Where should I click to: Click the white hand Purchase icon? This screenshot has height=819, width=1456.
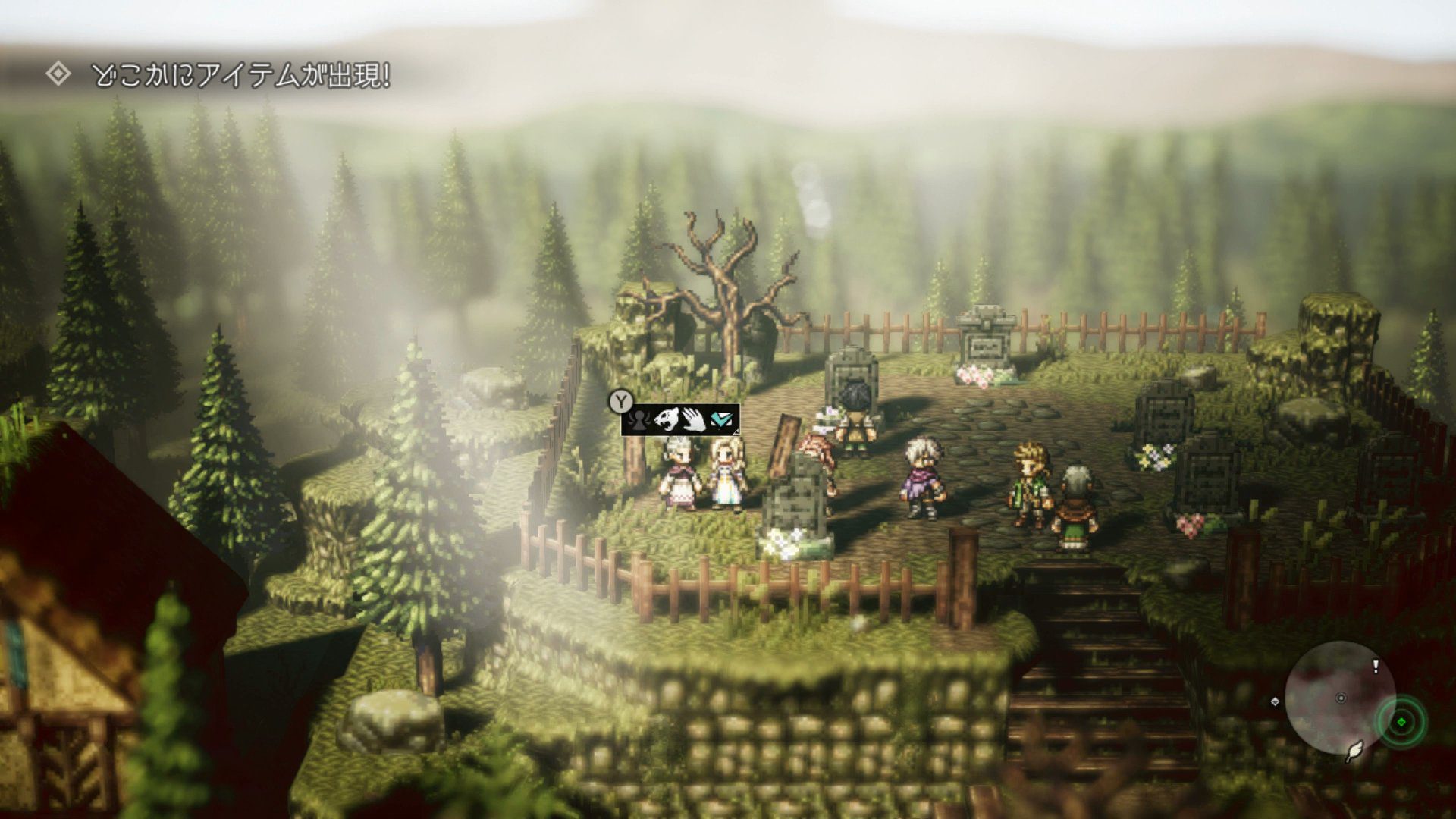pyautogui.click(x=694, y=419)
